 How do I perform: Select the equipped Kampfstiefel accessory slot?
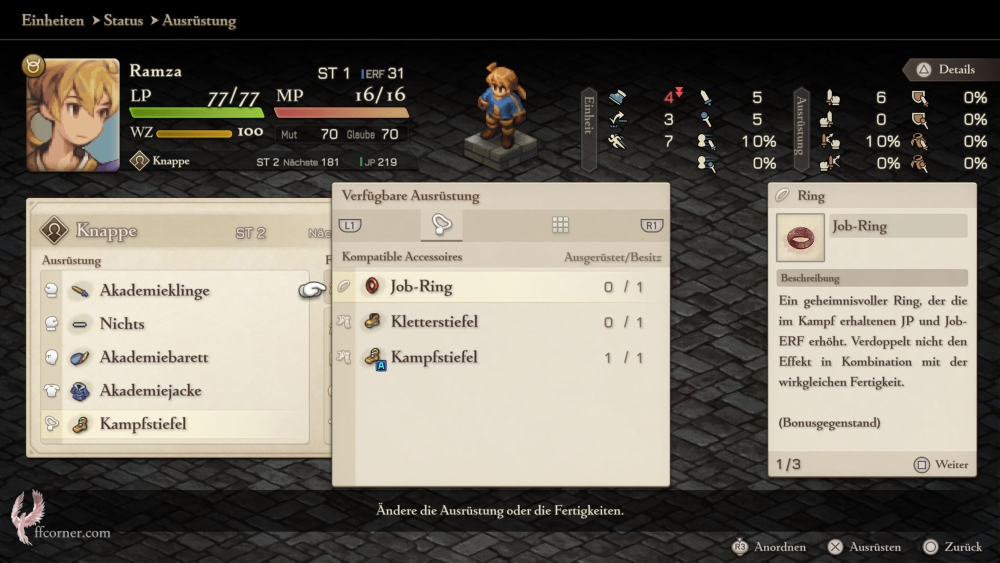142,424
